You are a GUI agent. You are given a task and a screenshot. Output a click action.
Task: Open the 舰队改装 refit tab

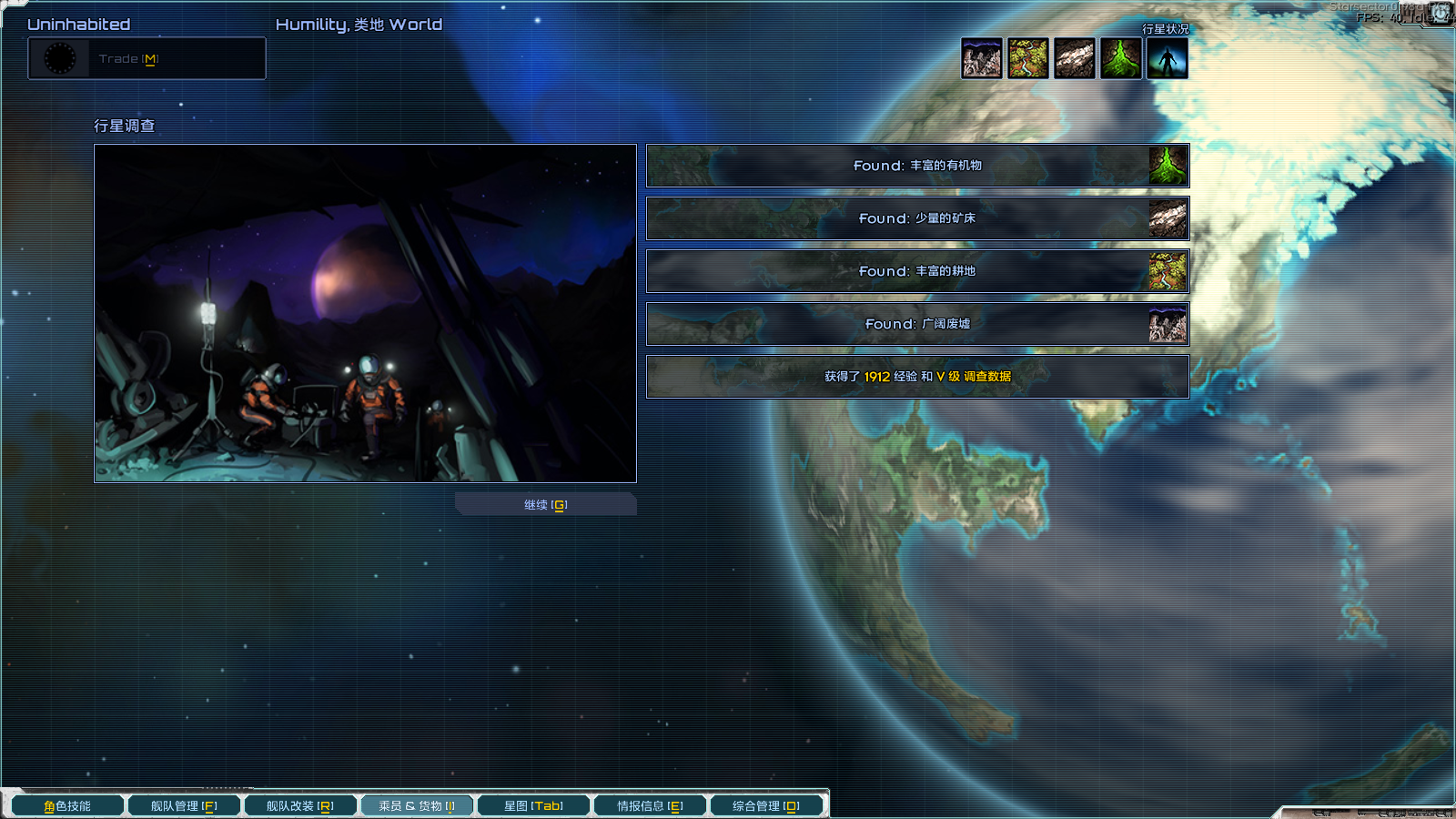(300, 806)
